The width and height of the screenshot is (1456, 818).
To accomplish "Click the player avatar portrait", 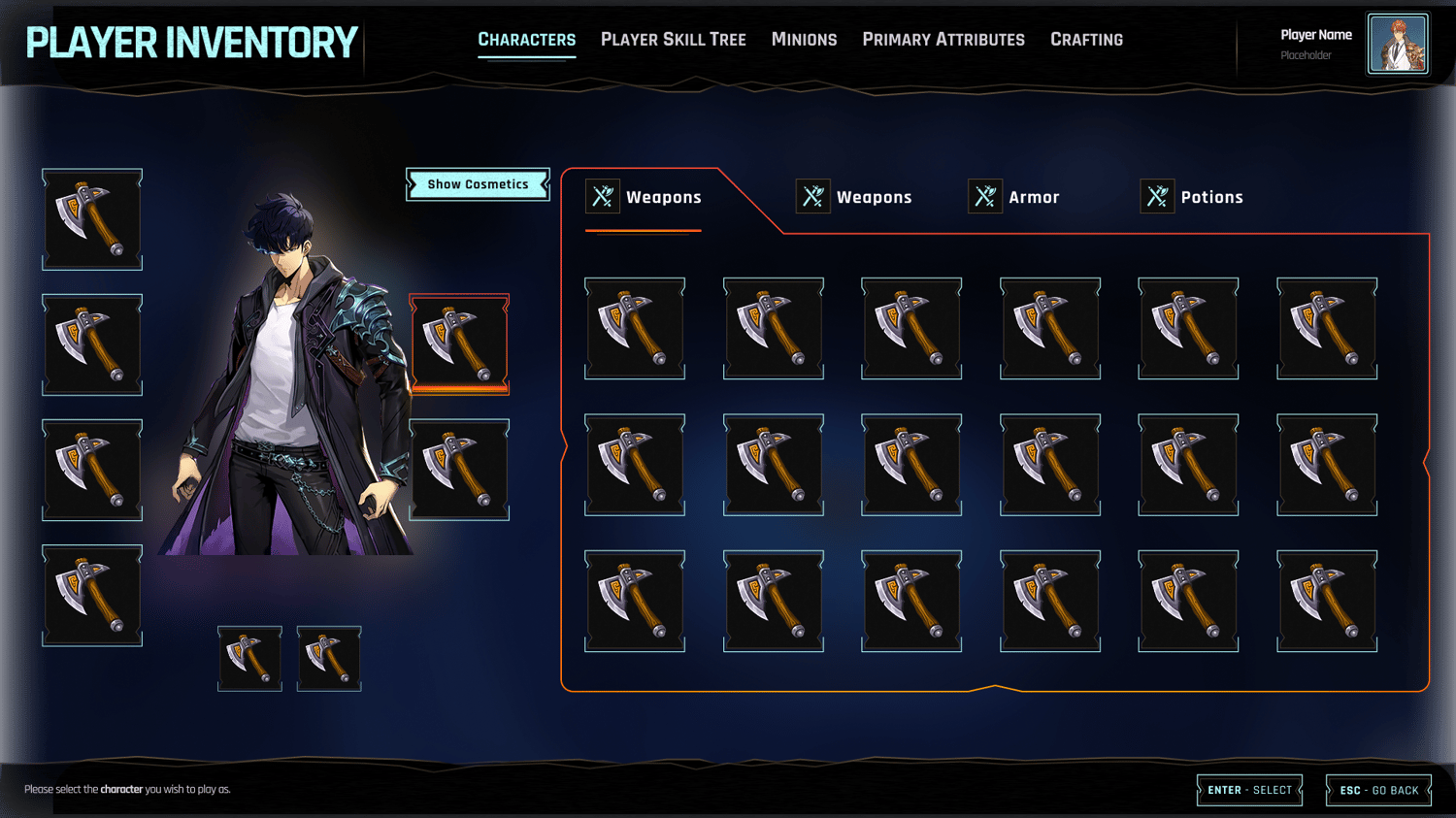I will click(1397, 44).
